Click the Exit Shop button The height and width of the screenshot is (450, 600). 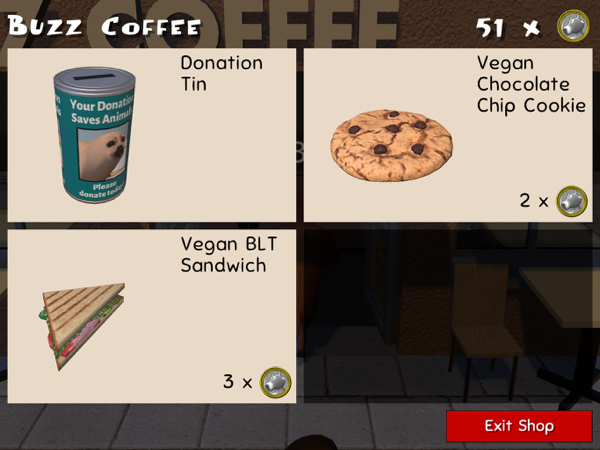pos(519,426)
